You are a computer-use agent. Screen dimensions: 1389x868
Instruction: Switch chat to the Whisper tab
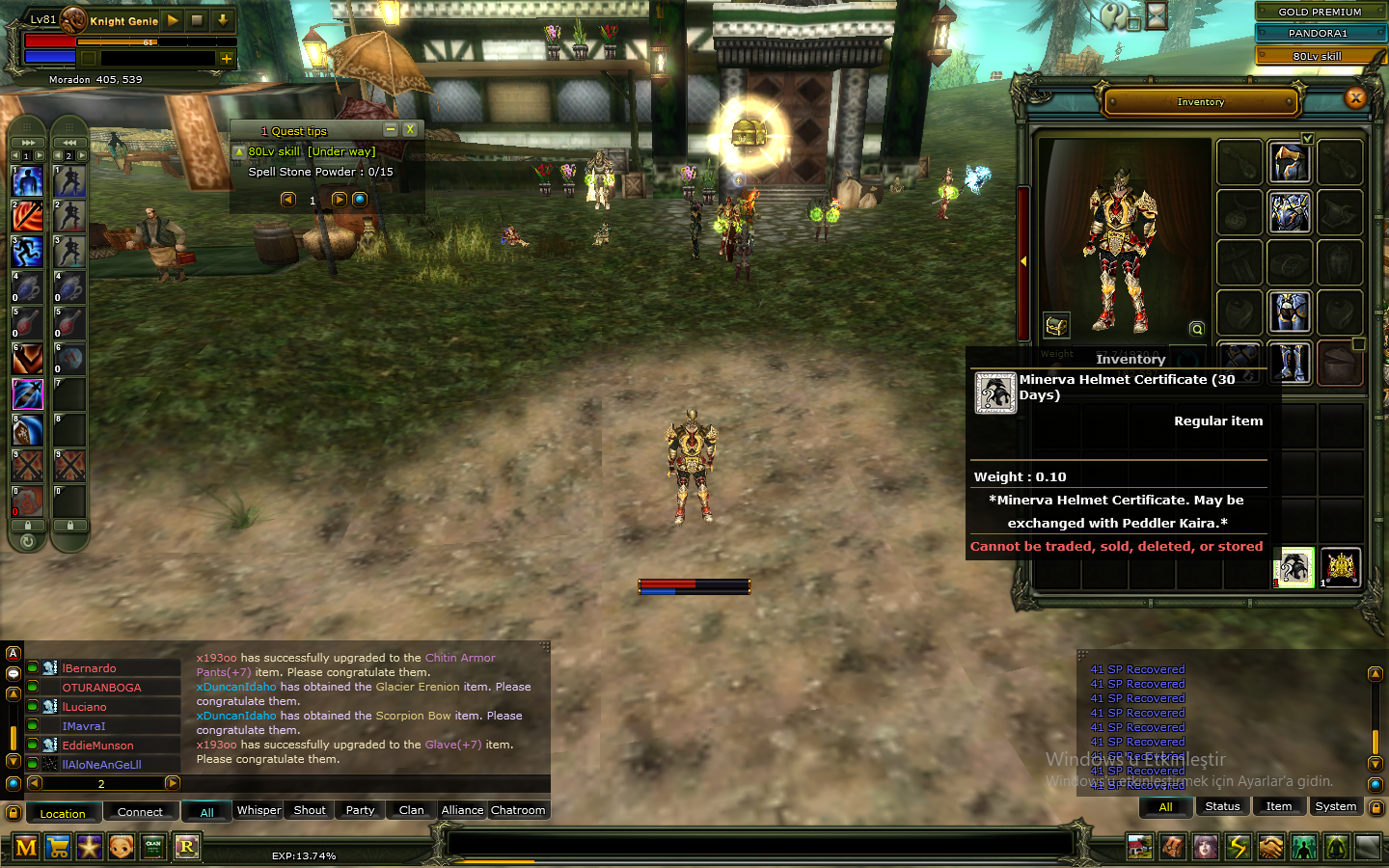click(x=259, y=810)
